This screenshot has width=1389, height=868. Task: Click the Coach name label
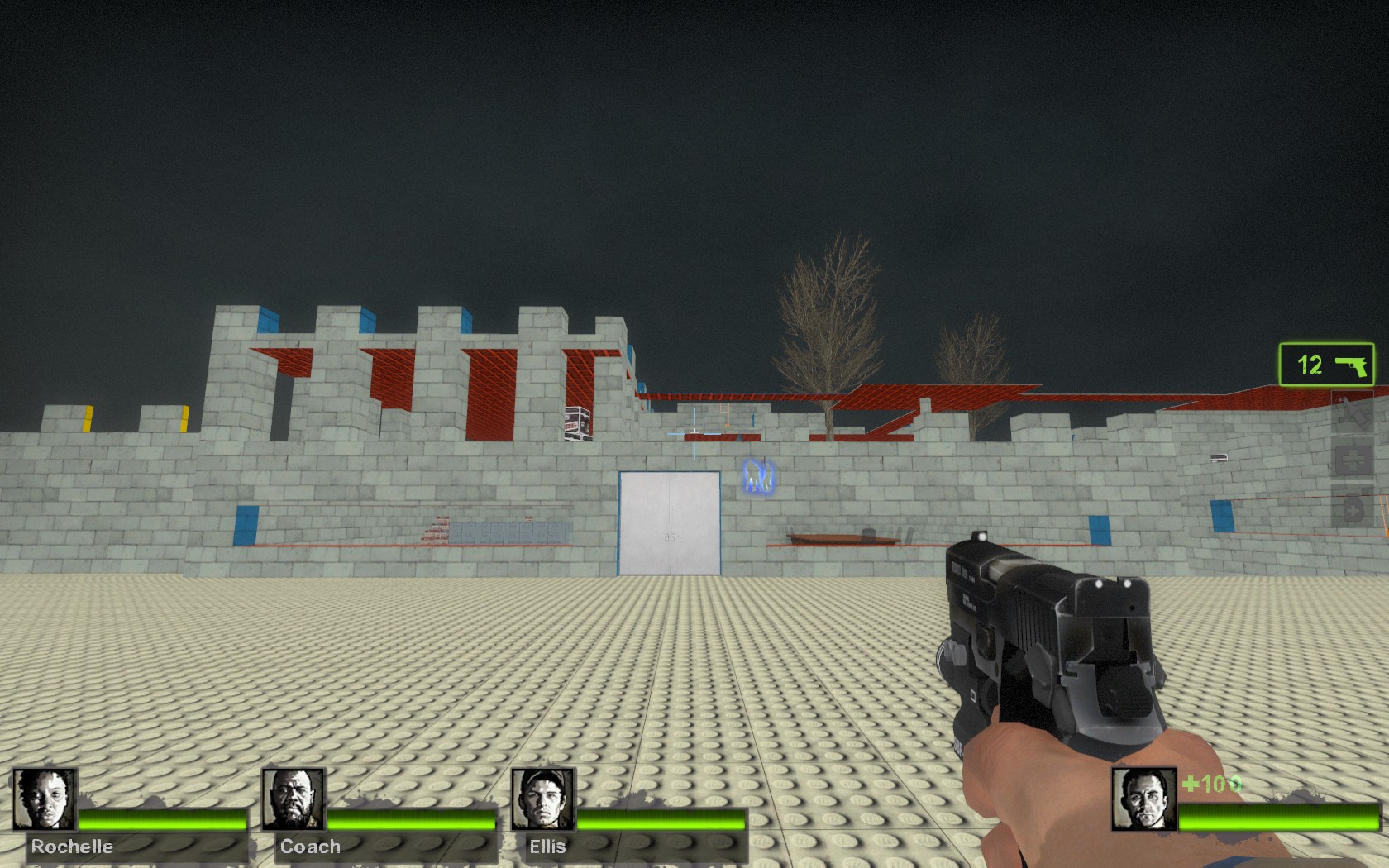[x=310, y=847]
